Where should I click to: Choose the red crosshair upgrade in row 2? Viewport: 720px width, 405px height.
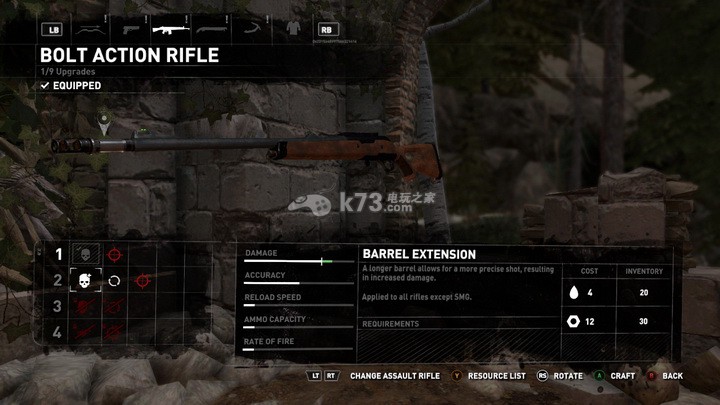[142, 281]
